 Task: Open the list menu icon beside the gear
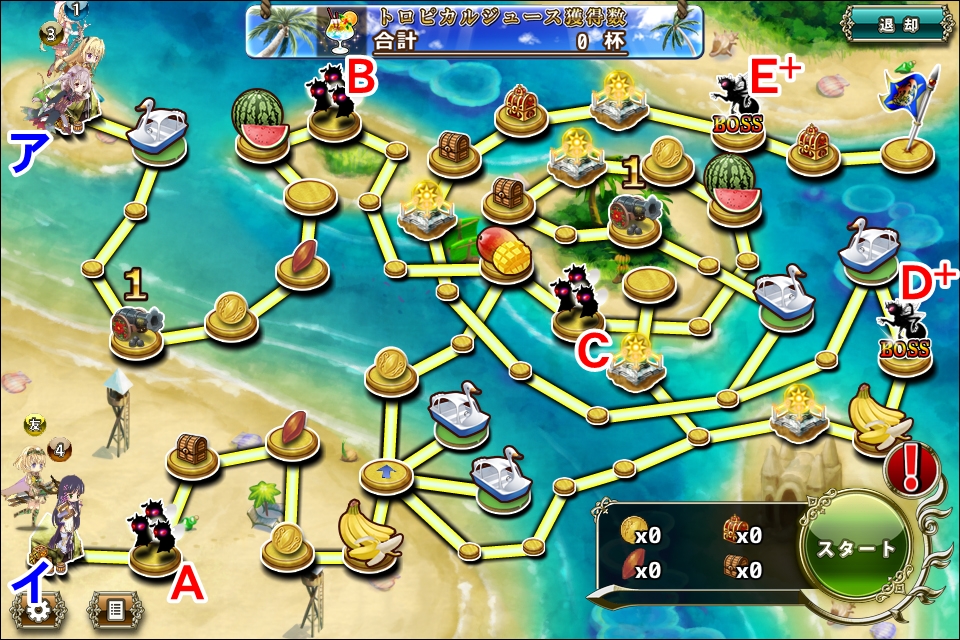(x=115, y=608)
